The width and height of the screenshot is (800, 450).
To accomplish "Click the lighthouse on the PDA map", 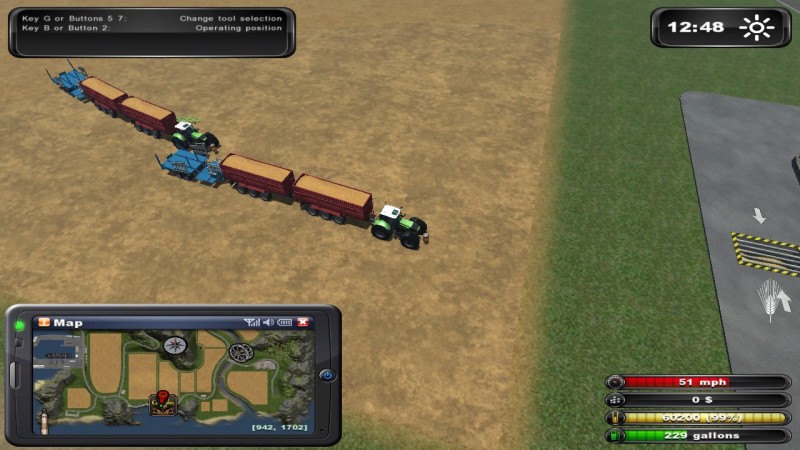I will 43,419.
